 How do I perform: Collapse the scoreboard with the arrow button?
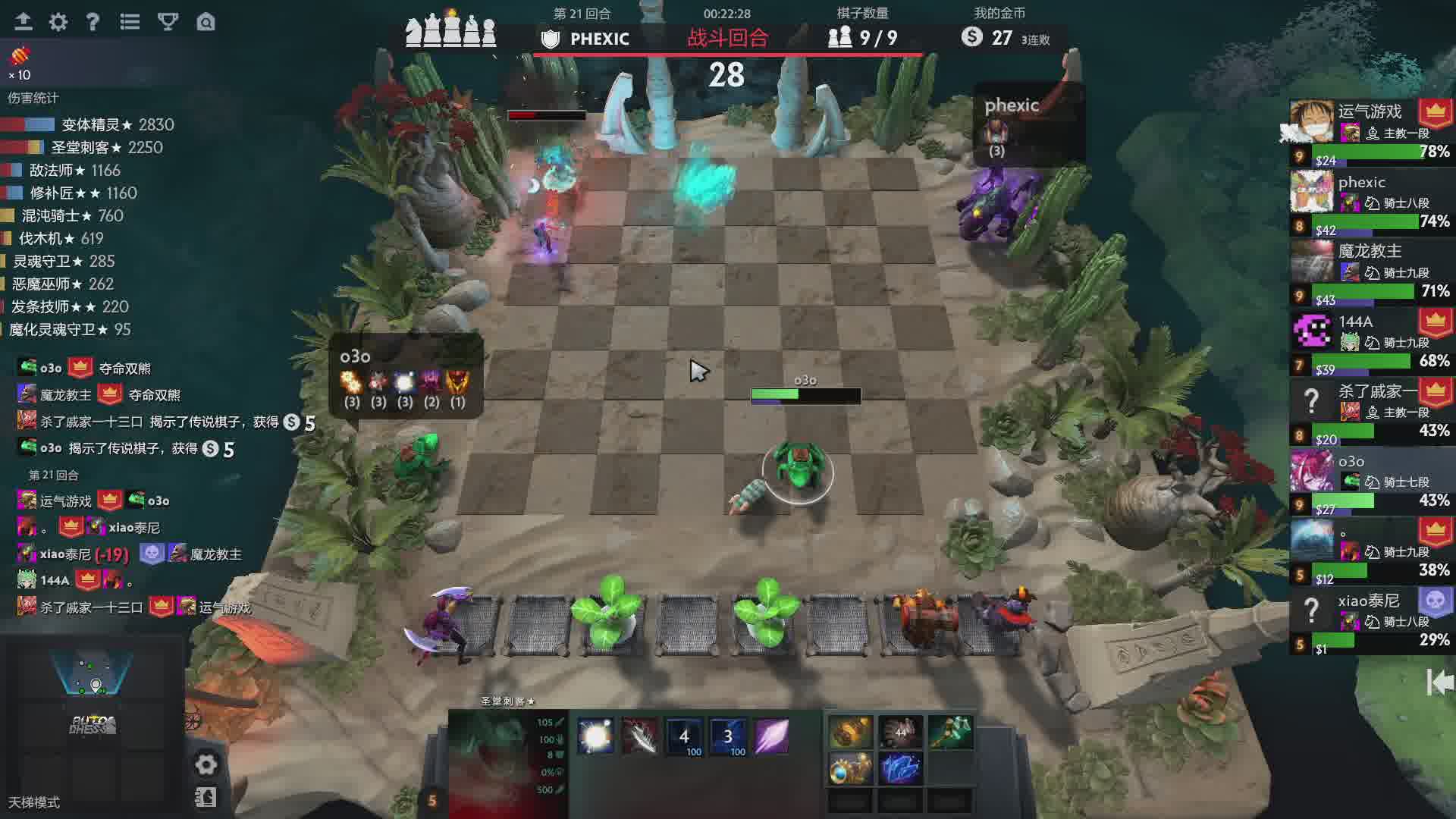[x=1439, y=682]
